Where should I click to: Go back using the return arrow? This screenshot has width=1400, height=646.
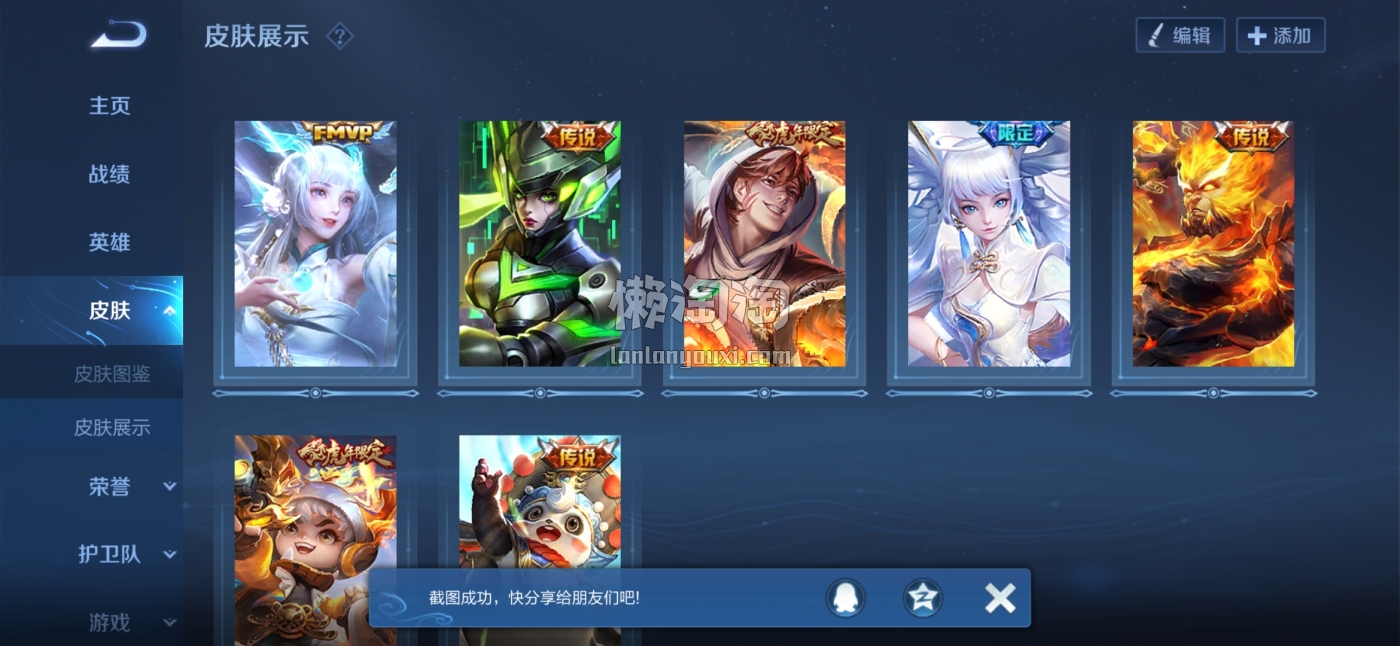(x=119, y=36)
